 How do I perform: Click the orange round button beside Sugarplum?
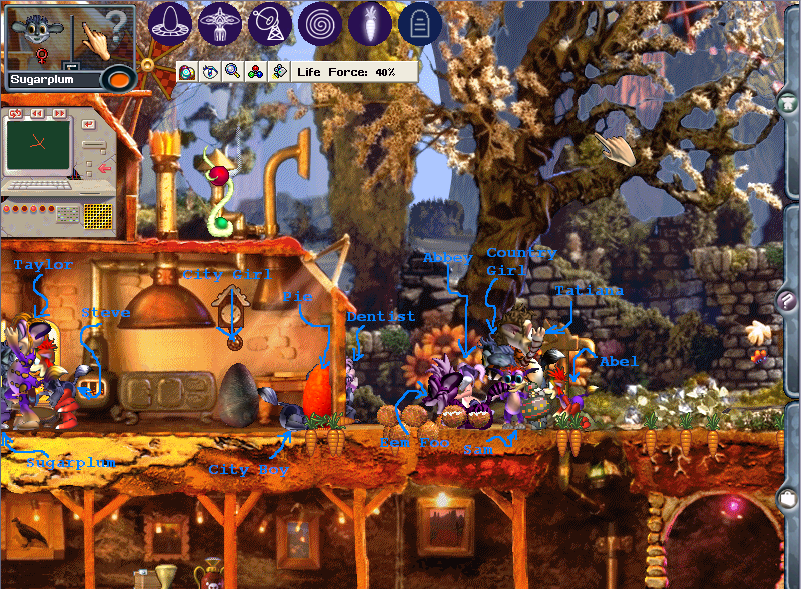pos(118,78)
